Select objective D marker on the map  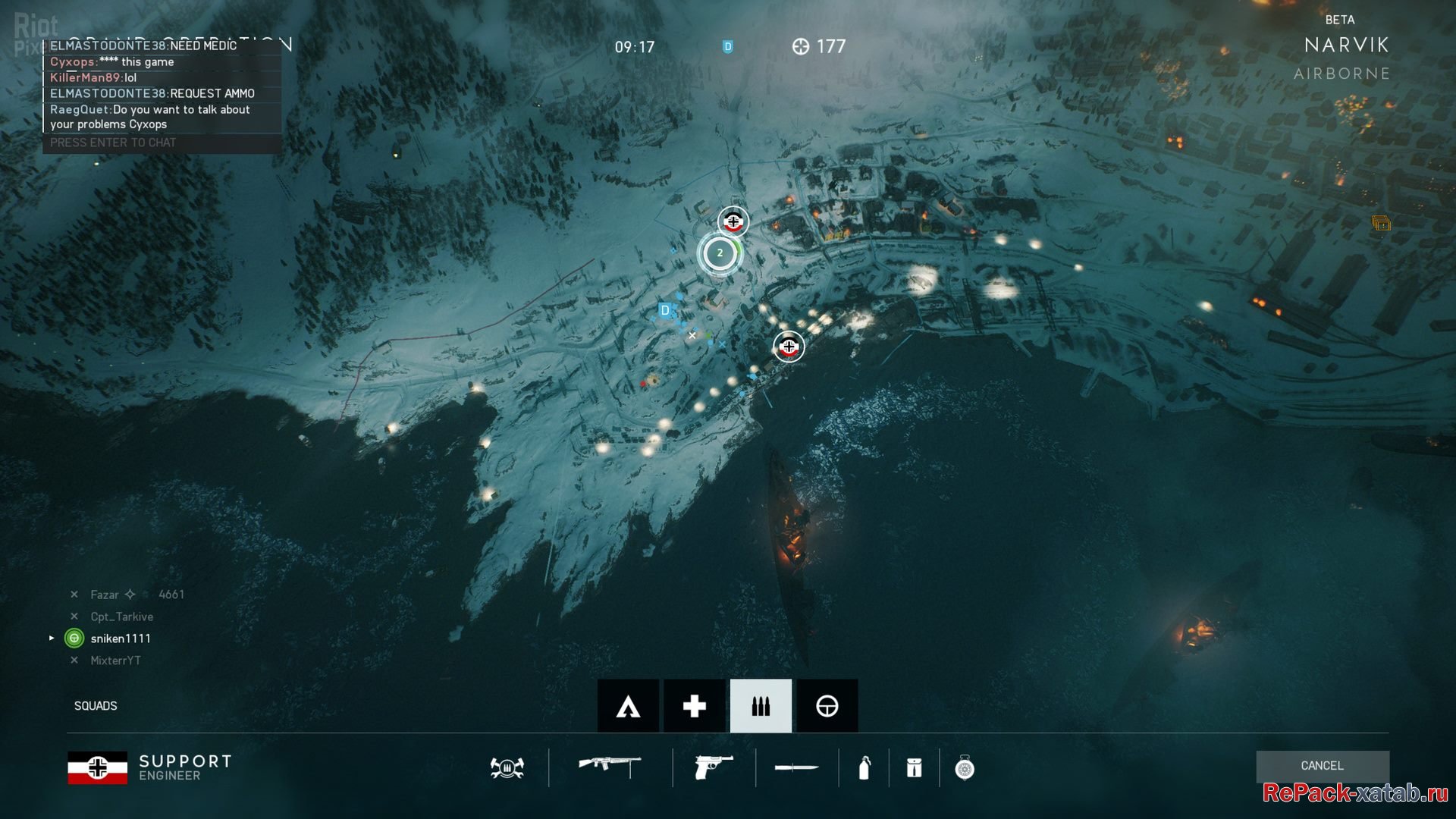click(x=665, y=310)
